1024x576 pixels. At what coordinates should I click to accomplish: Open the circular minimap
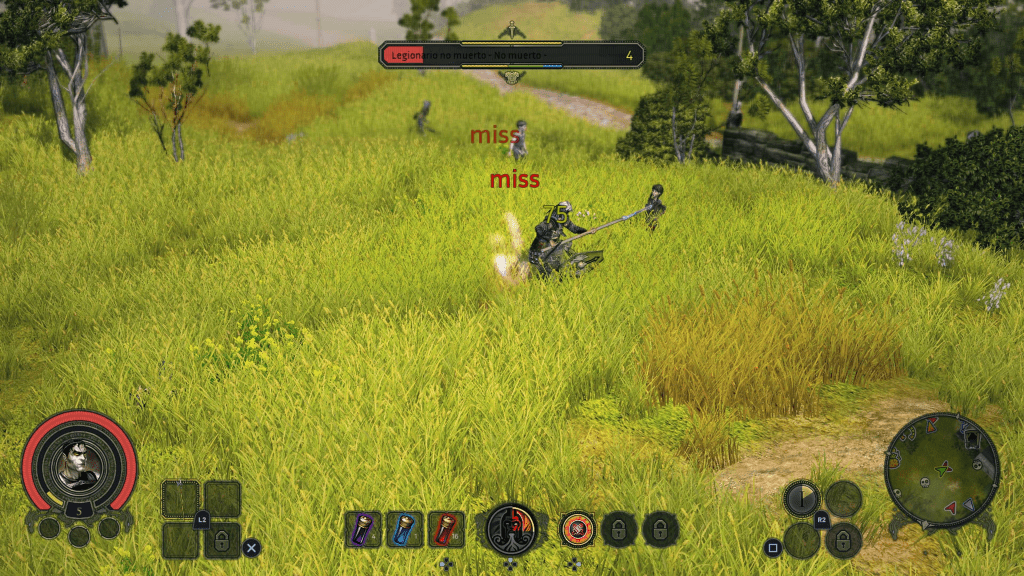941,470
